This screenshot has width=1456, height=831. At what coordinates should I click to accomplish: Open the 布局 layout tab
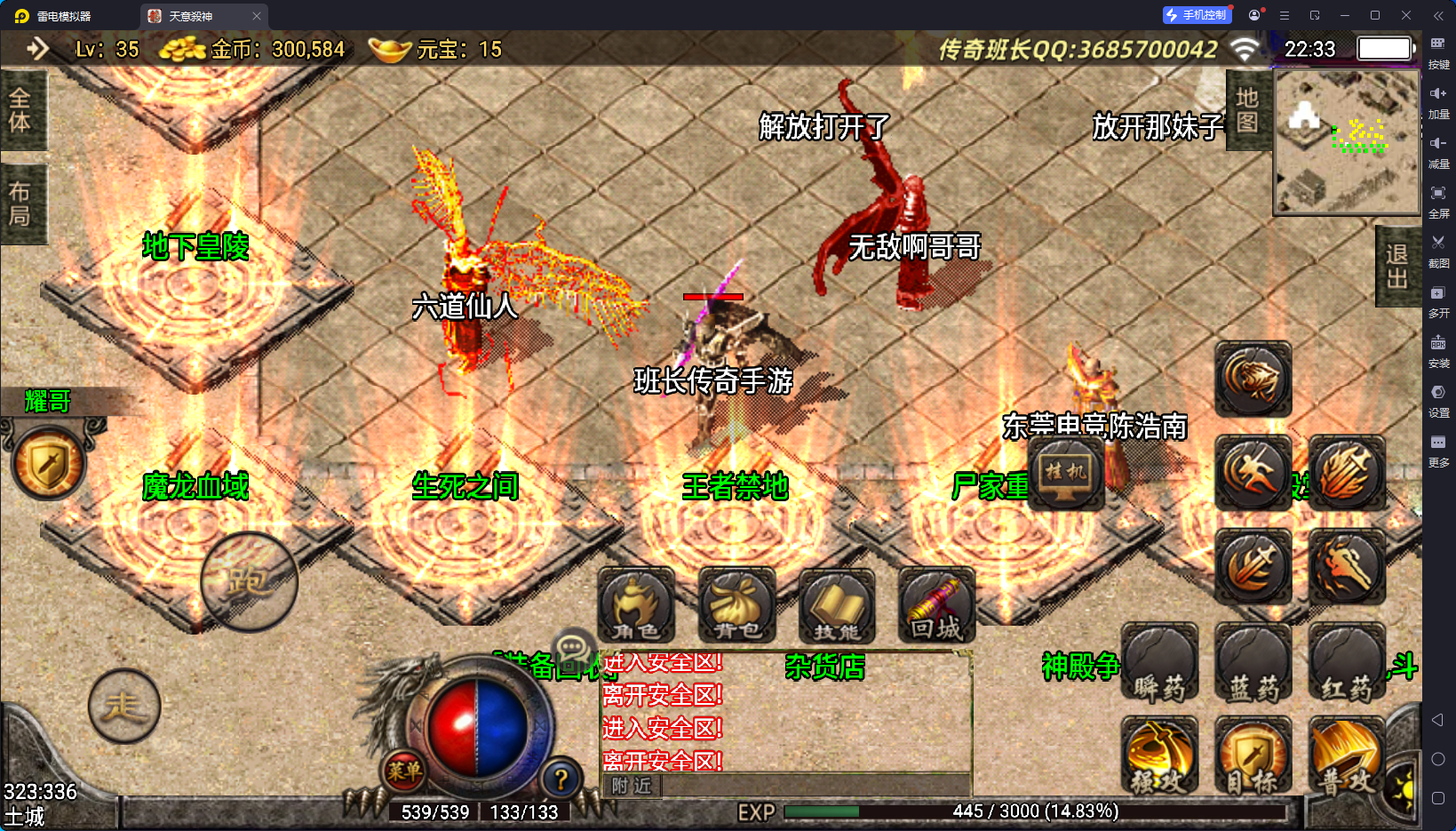(x=20, y=204)
